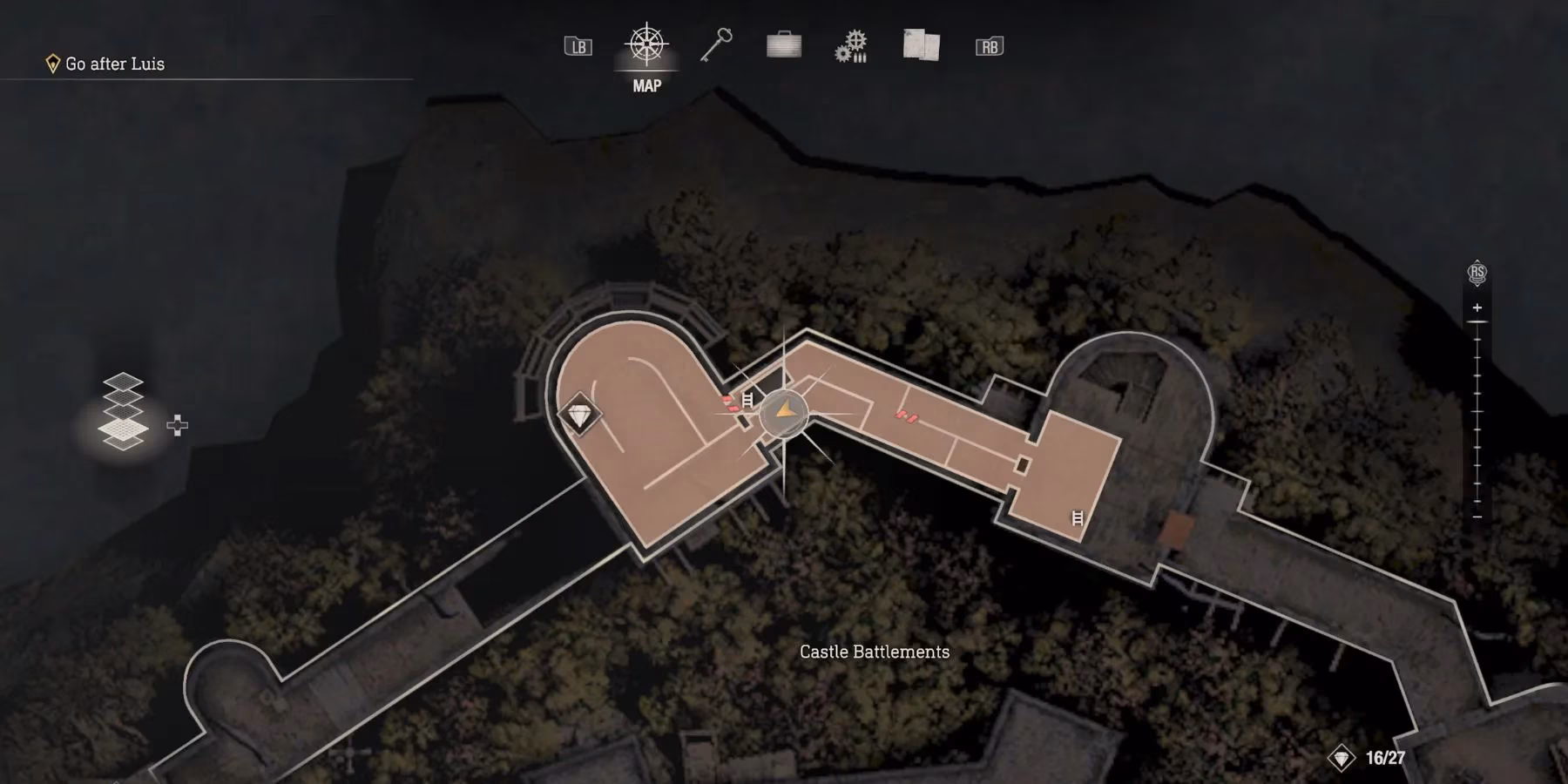Screen dimensions: 1568x784
Task: Select the player arrow marker
Action: point(785,411)
